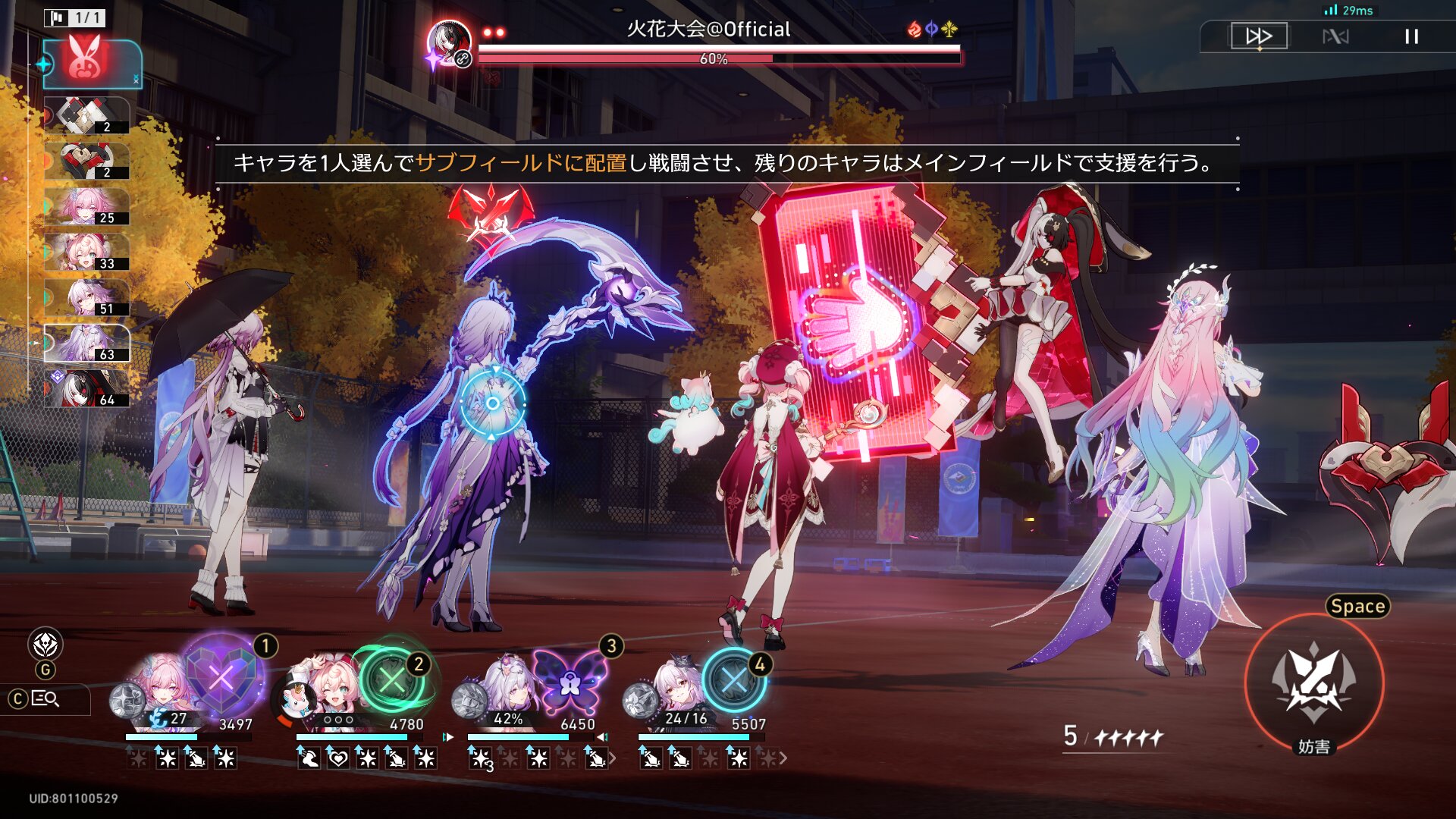Click the boss portrait beside the health bar
The height and width of the screenshot is (819, 1456).
[x=449, y=43]
